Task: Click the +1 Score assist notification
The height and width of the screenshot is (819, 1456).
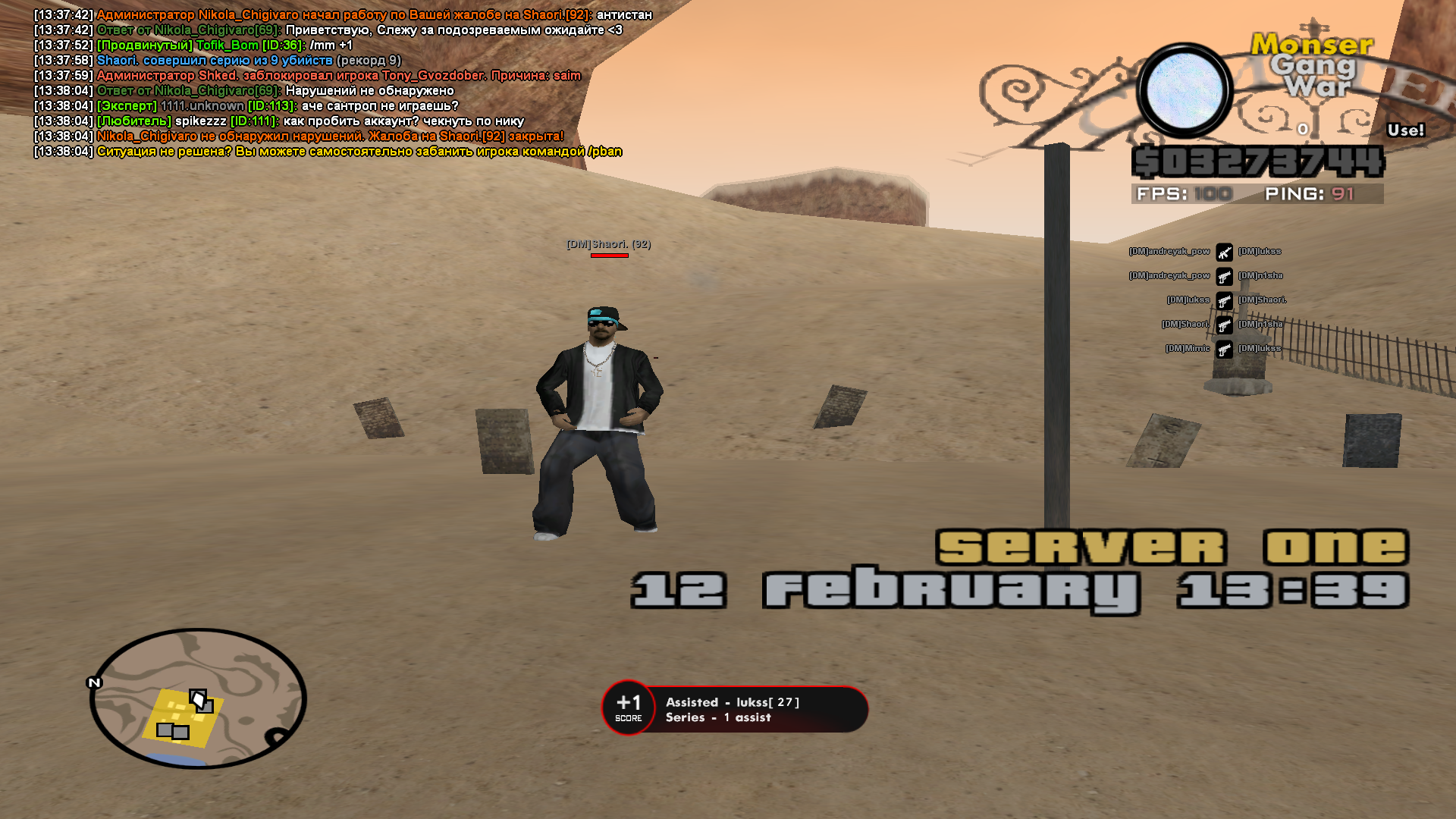Action: 734,709
